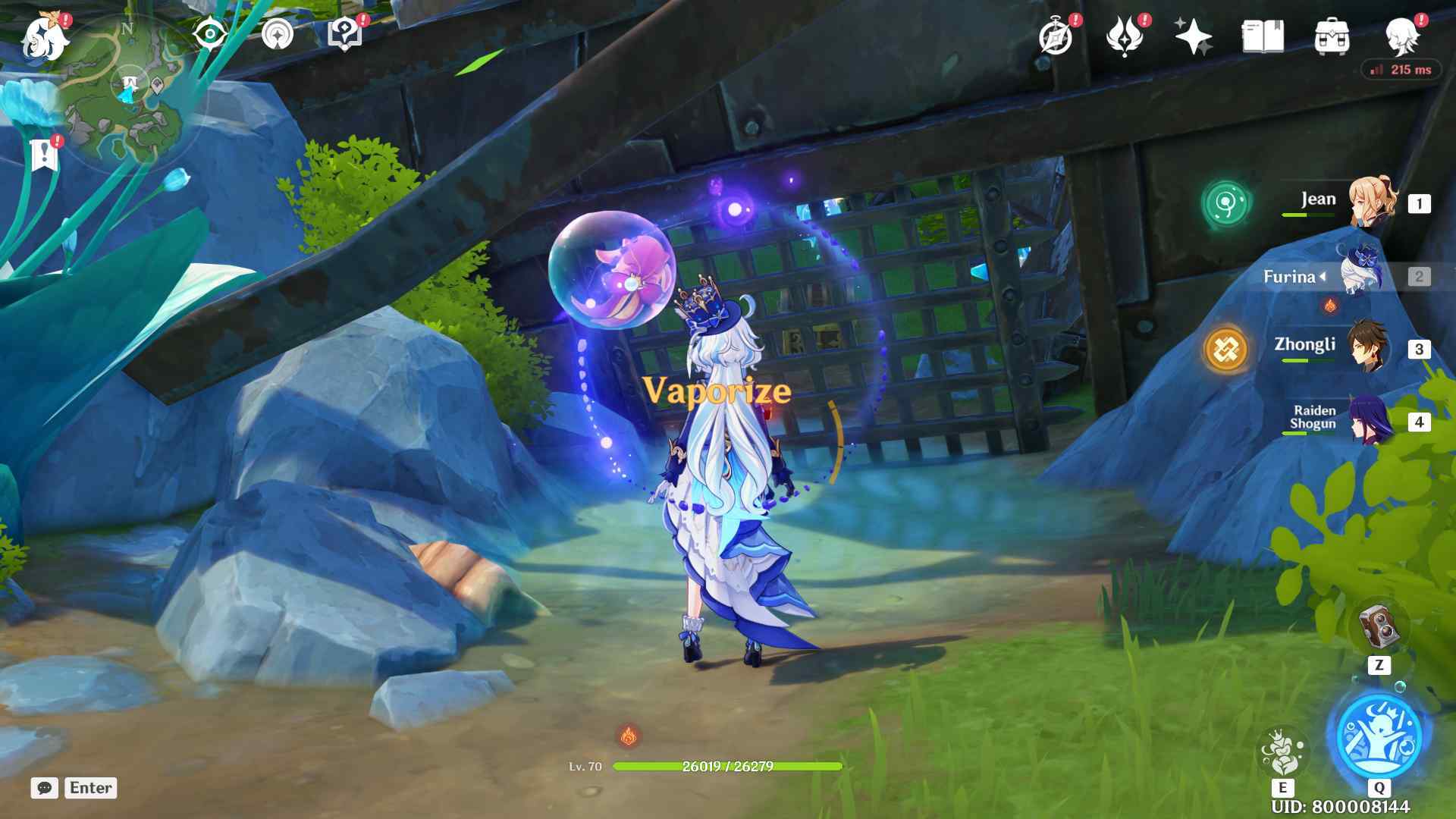The width and height of the screenshot is (1456, 819).
Task: Toggle the elemental sight eye icon
Action: click(x=210, y=34)
